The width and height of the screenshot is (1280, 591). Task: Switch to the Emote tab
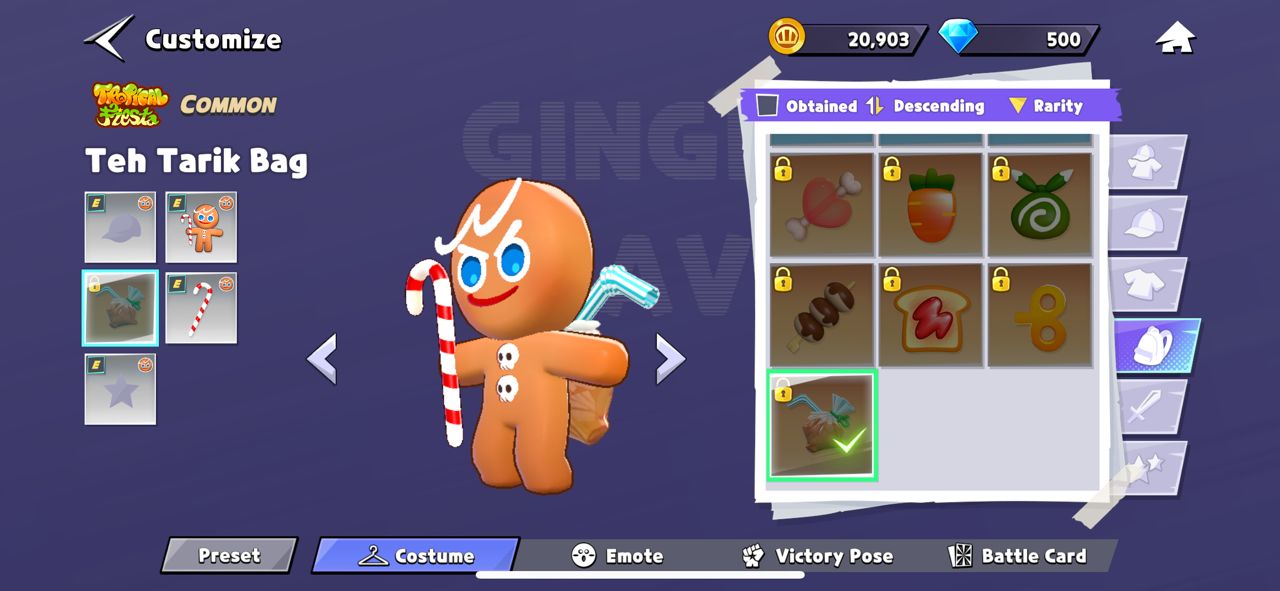(617, 556)
